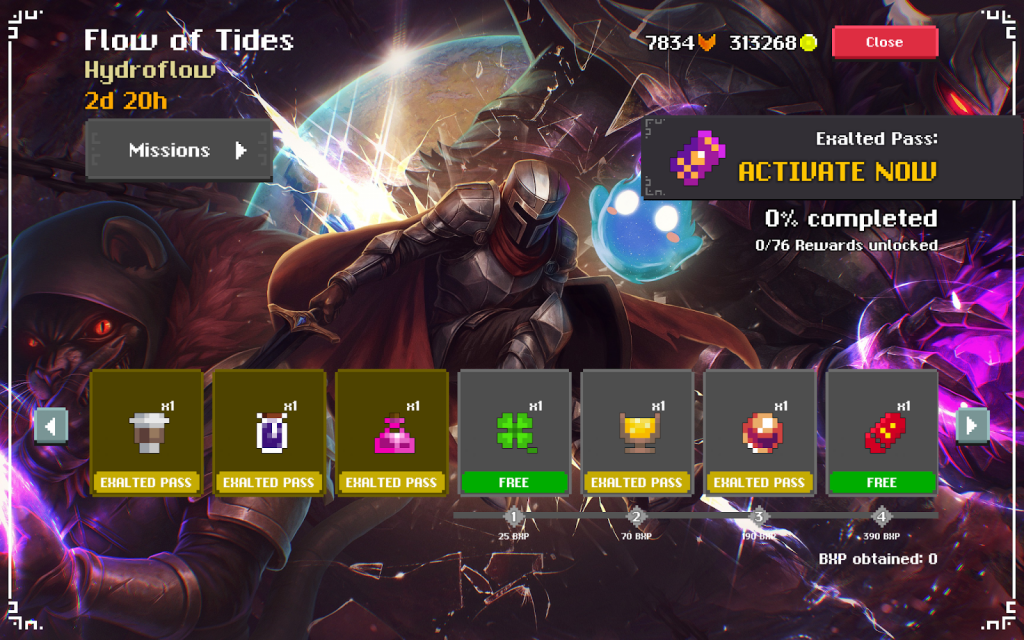This screenshot has height=640, width=1024.
Task: Click the level 4 milestone marker
Action: point(881,517)
